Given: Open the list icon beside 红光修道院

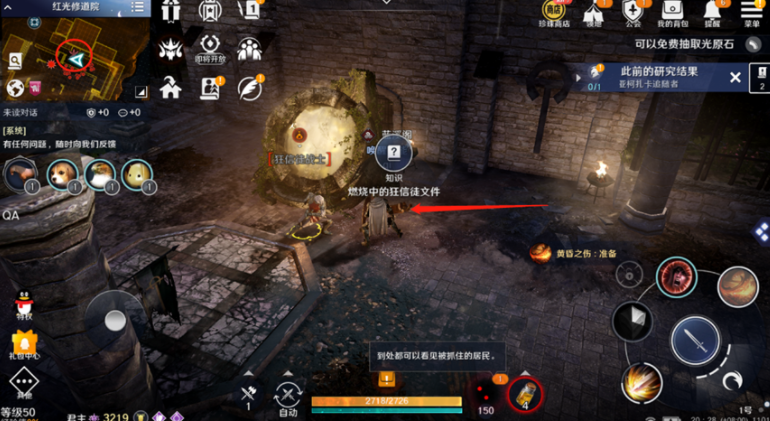Looking at the screenshot, I should point(138,8).
